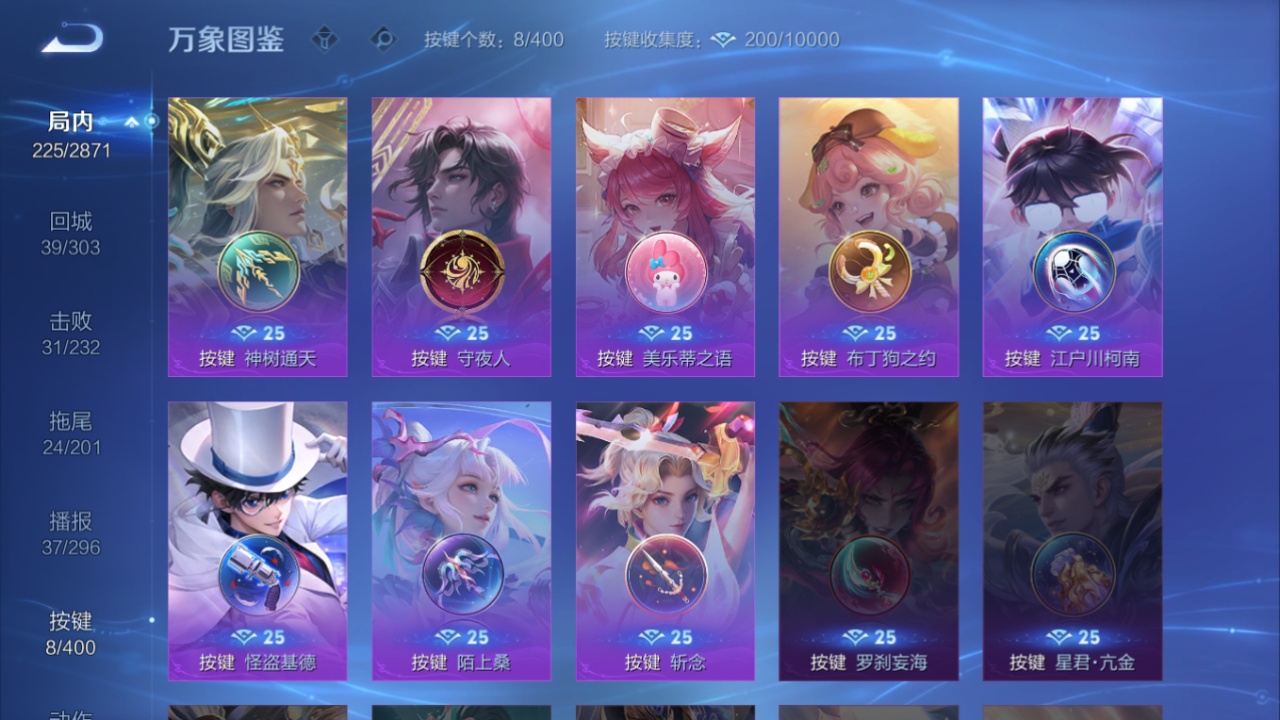Click the 布丁狗之约 emblem icon
This screenshot has height=720, width=1280.
[x=869, y=271]
